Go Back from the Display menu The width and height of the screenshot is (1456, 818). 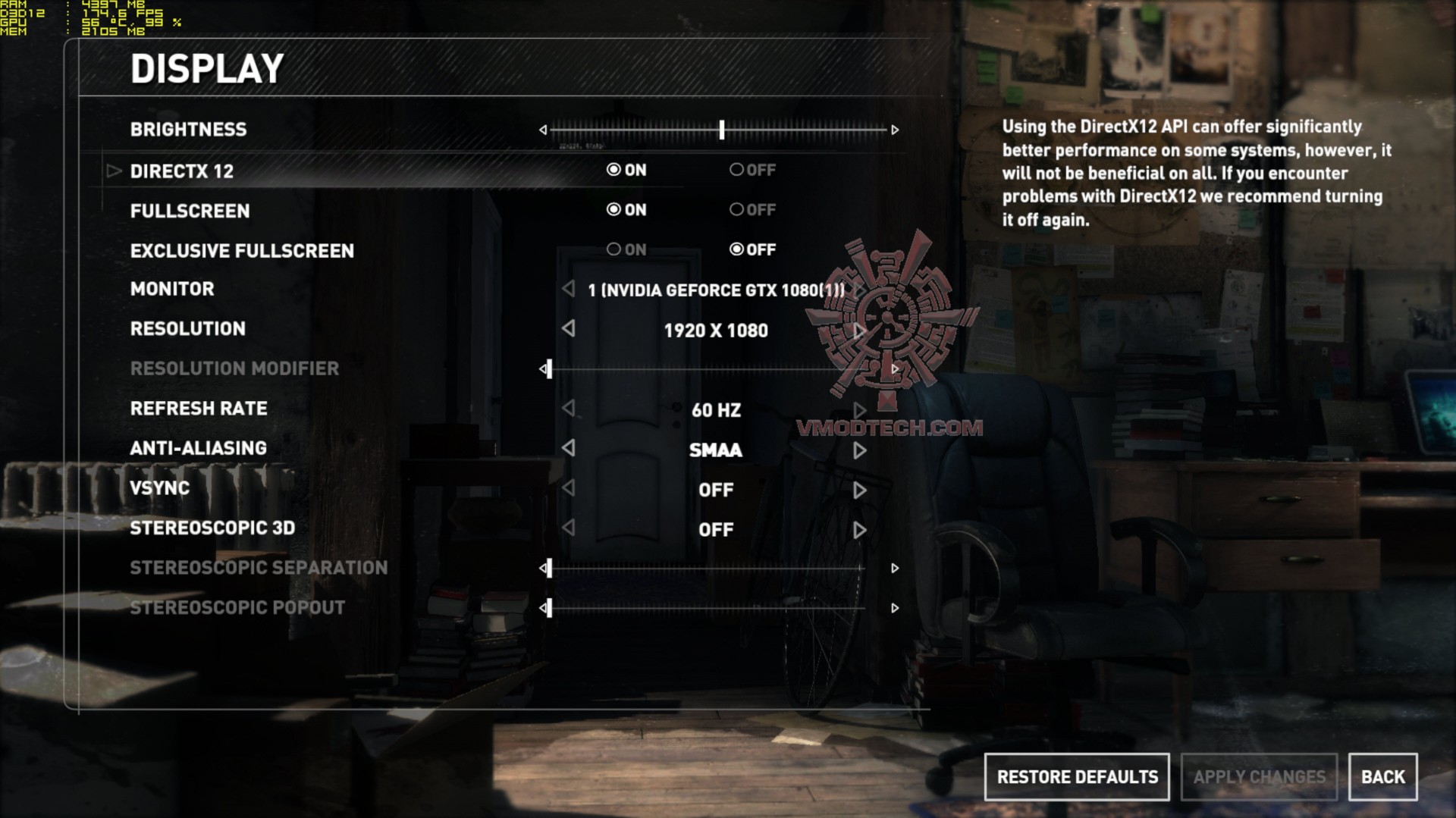click(x=1382, y=777)
